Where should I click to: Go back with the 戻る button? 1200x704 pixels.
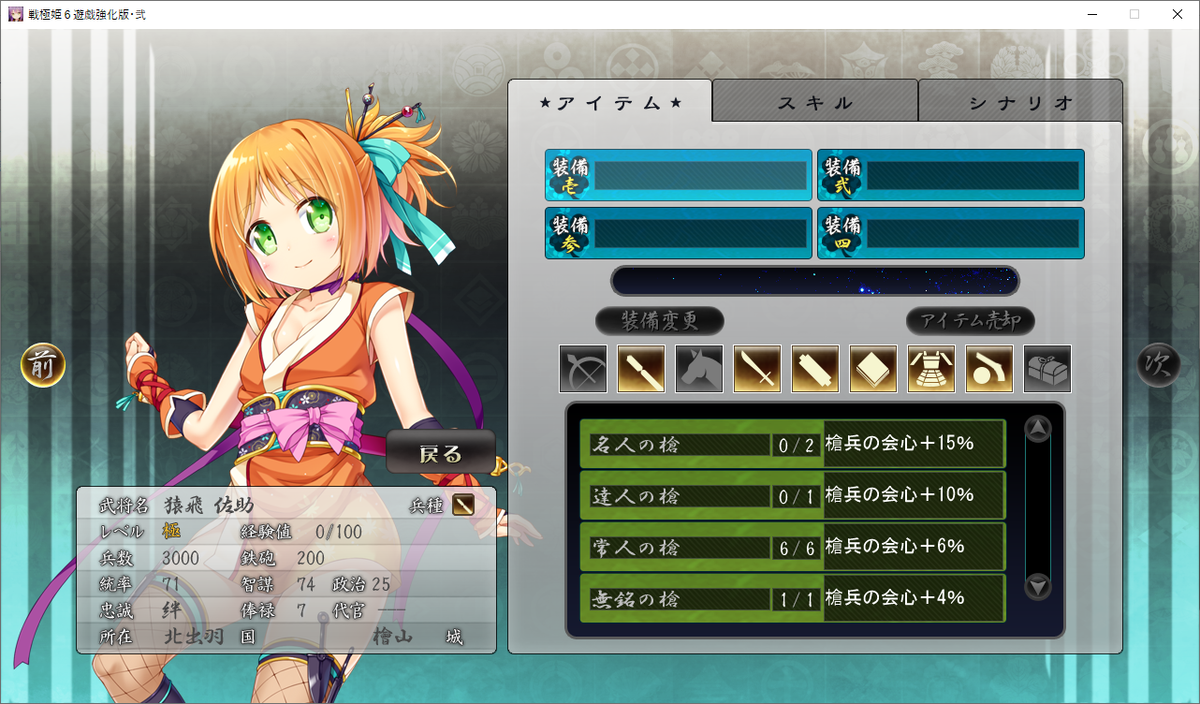(441, 453)
